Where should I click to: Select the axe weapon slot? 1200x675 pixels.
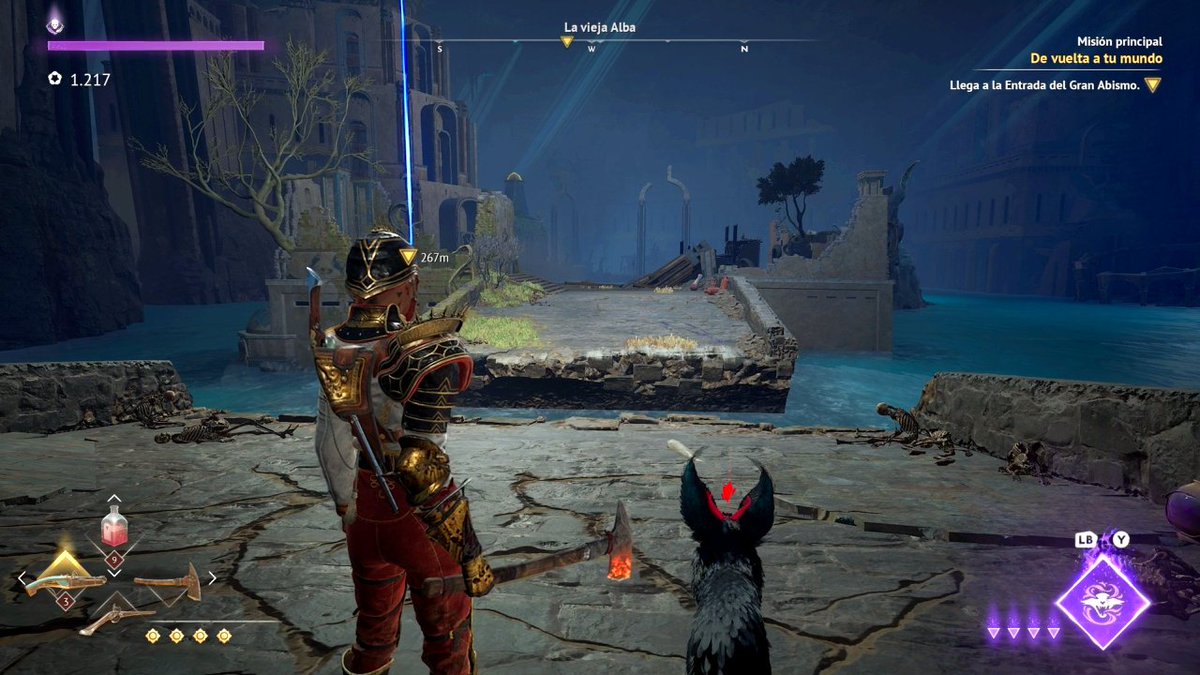click(x=167, y=581)
